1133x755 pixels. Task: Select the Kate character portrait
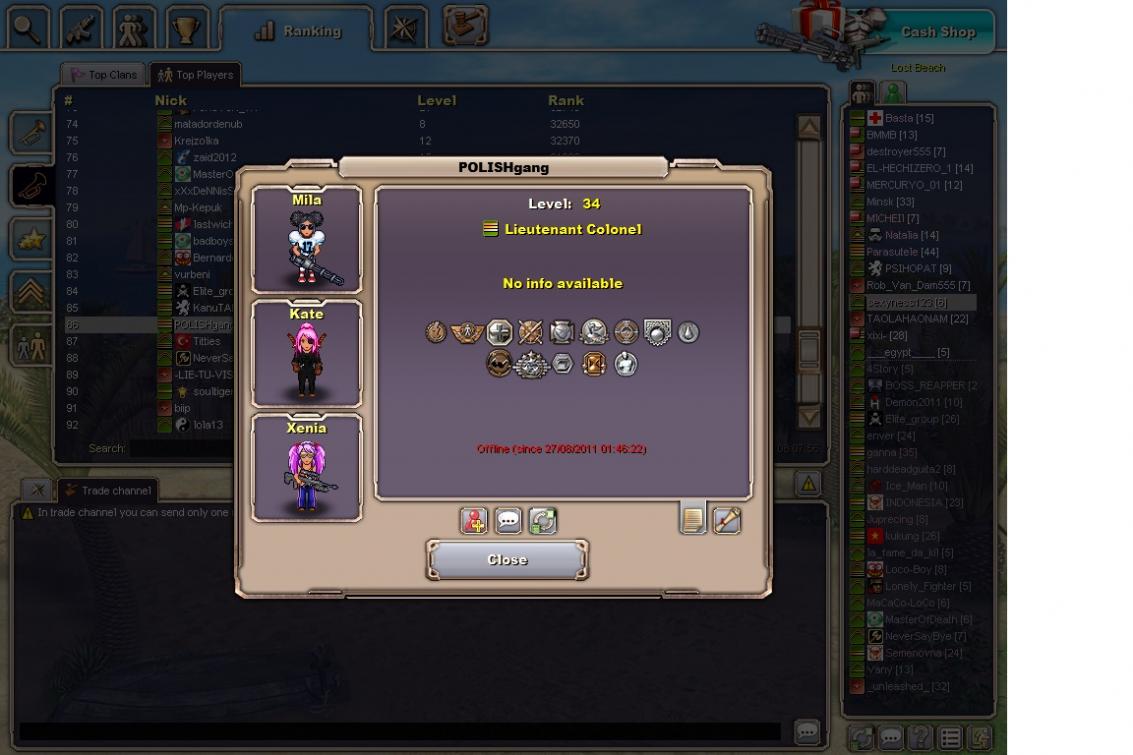pyautogui.click(x=307, y=354)
